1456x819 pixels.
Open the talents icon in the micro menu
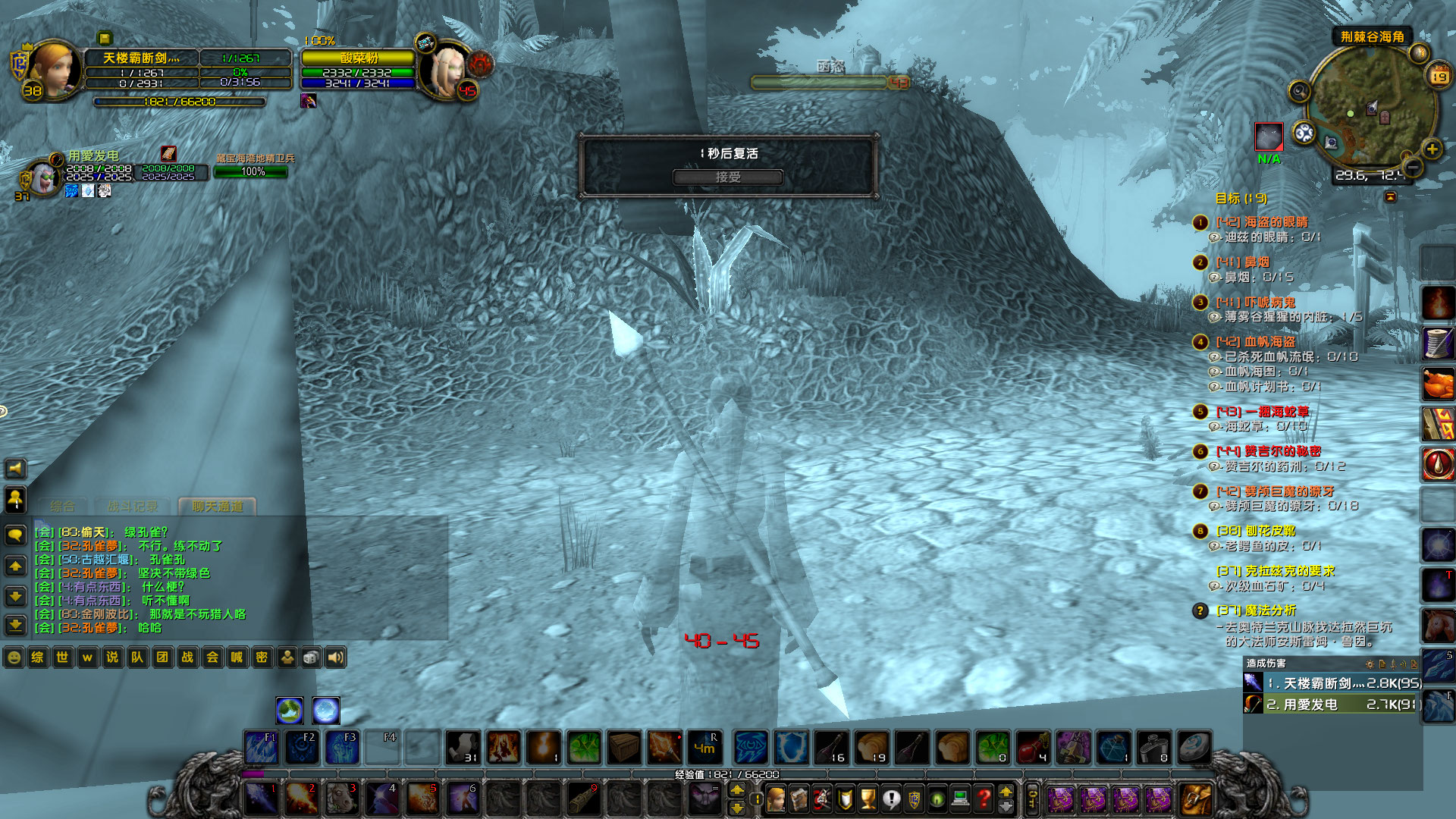(822, 800)
